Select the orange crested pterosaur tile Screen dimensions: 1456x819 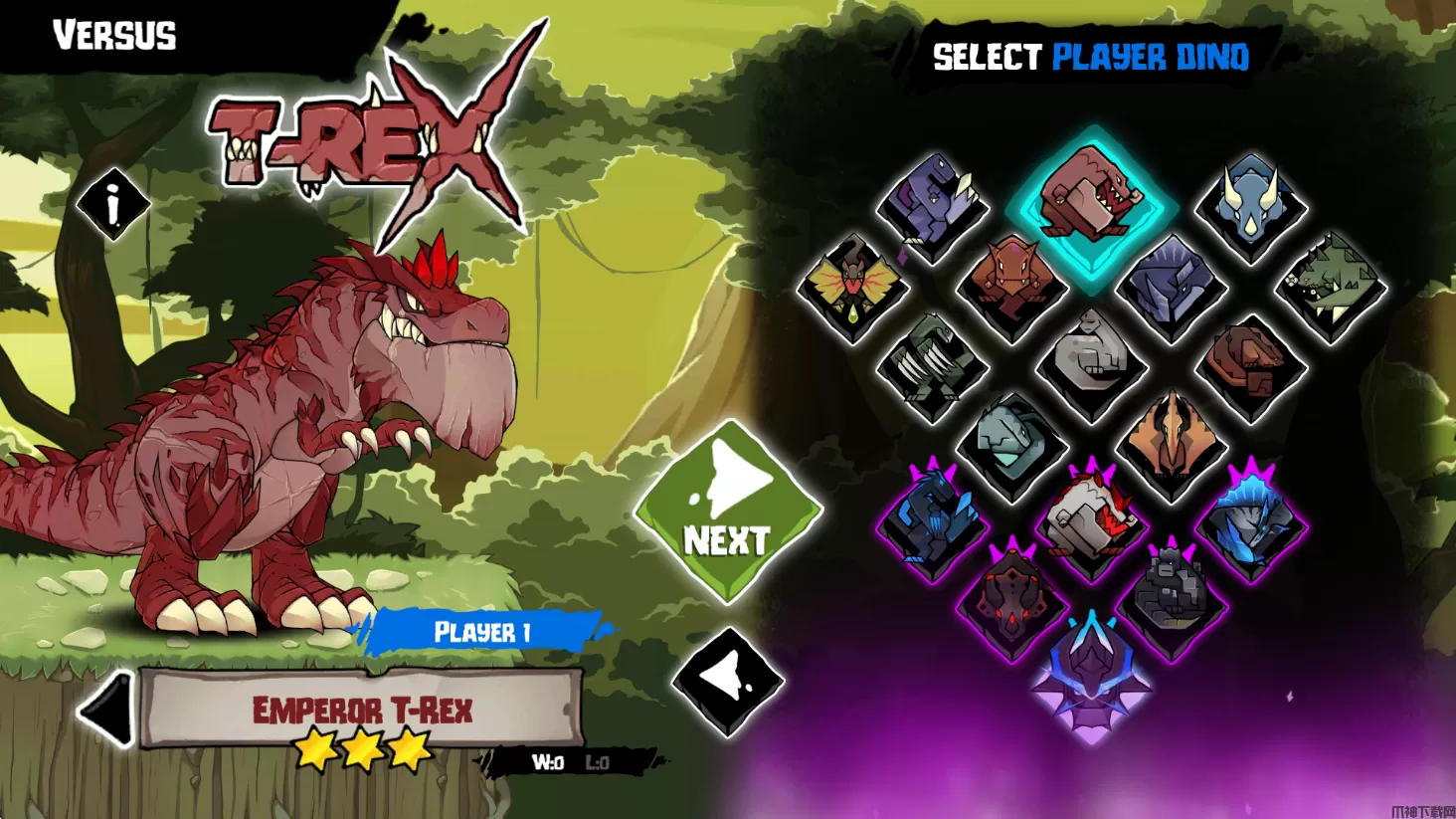1171,446
